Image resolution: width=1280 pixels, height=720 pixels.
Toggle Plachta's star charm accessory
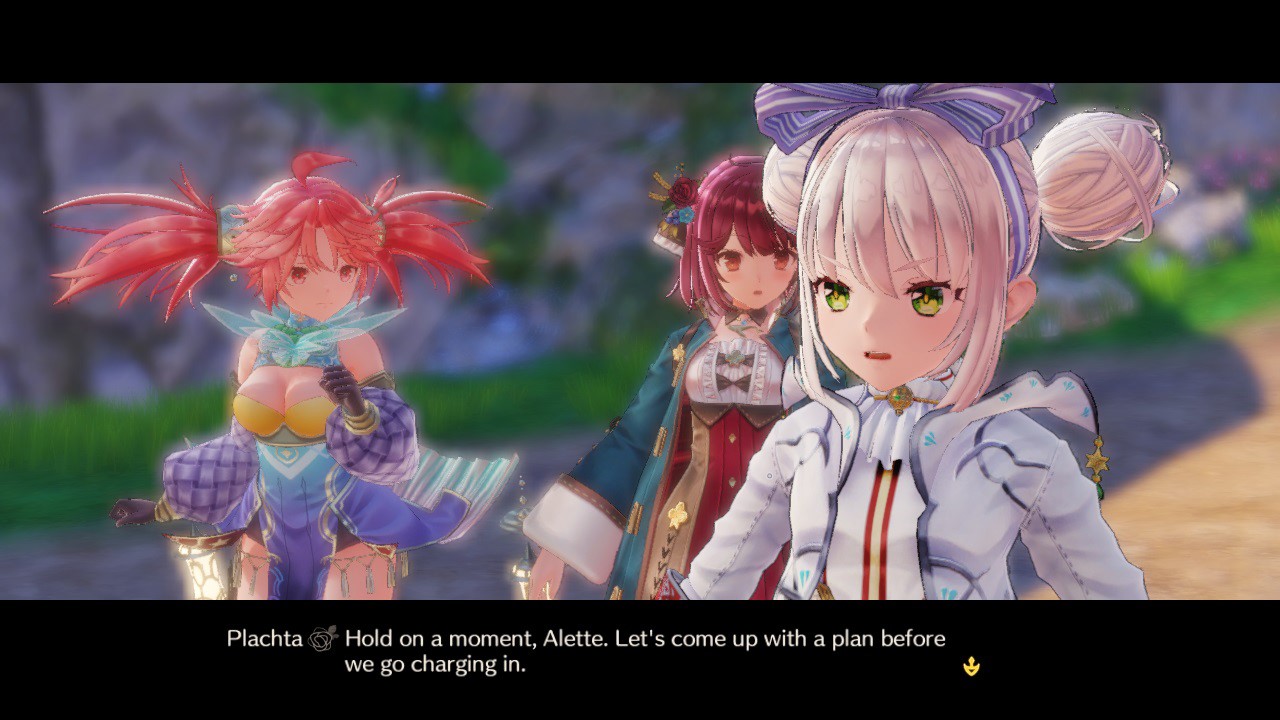[x=1098, y=460]
